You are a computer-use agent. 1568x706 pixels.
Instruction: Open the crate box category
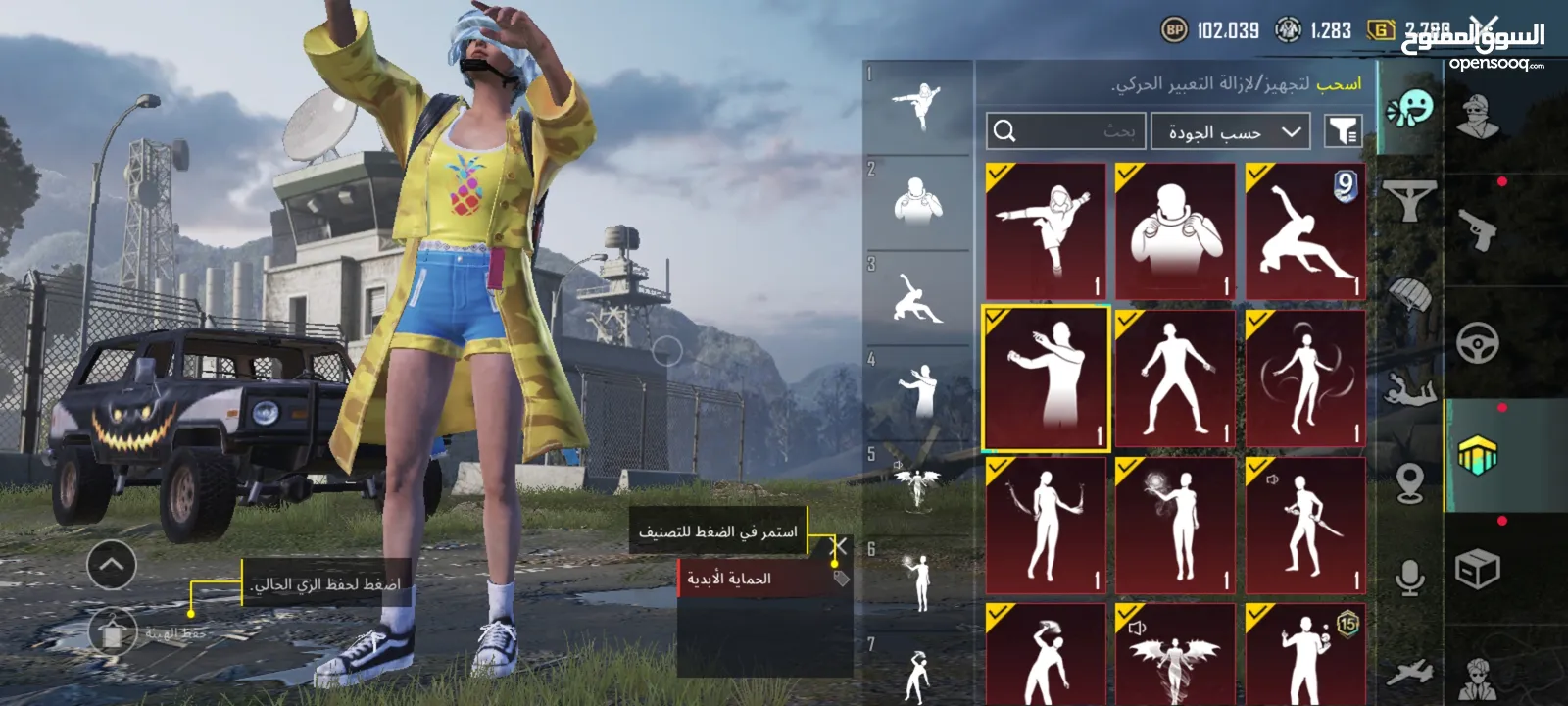(1477, 569)
